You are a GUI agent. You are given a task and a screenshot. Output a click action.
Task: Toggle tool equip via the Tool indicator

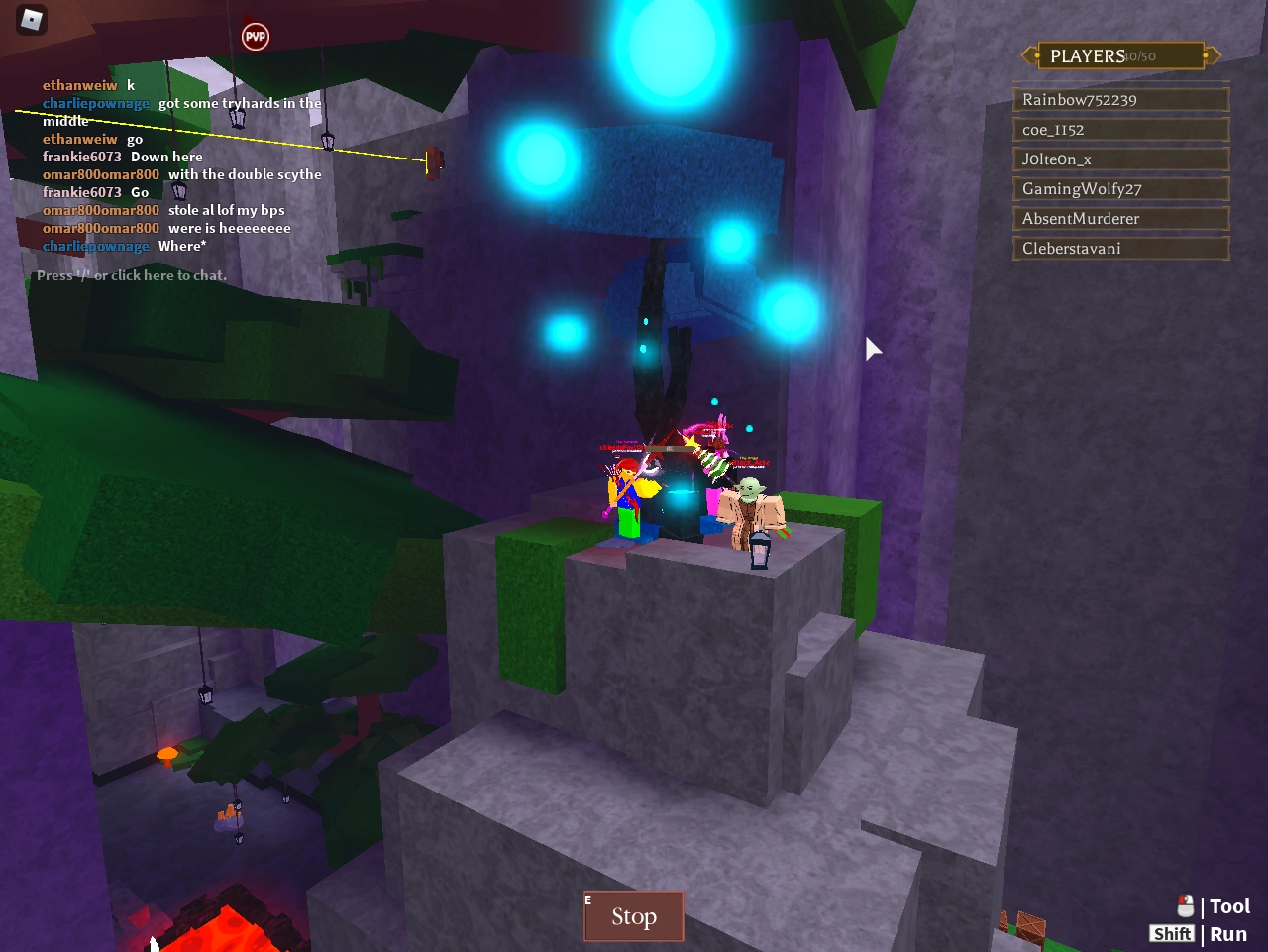[1229, 905]
